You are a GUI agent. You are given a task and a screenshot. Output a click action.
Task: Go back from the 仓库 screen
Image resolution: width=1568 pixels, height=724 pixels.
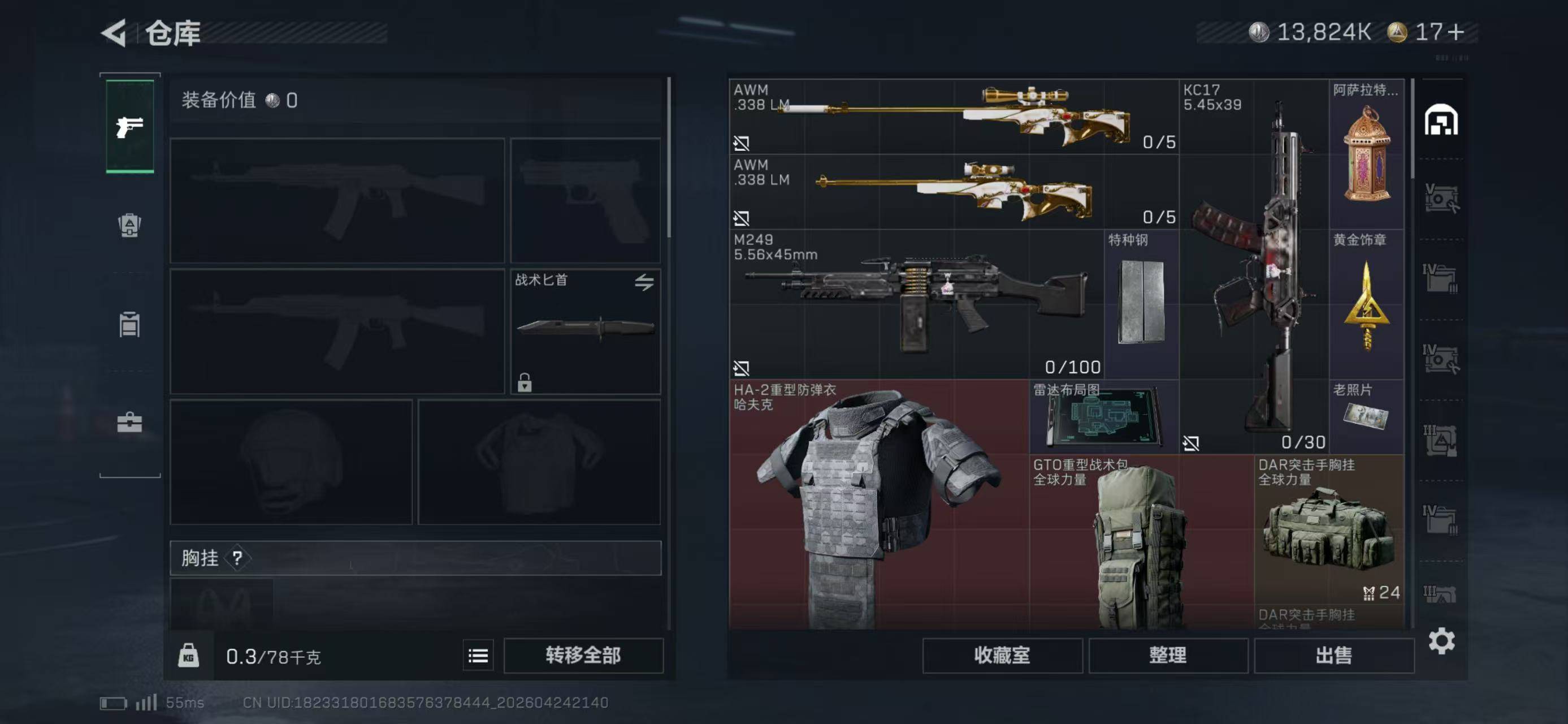[114, 33]
